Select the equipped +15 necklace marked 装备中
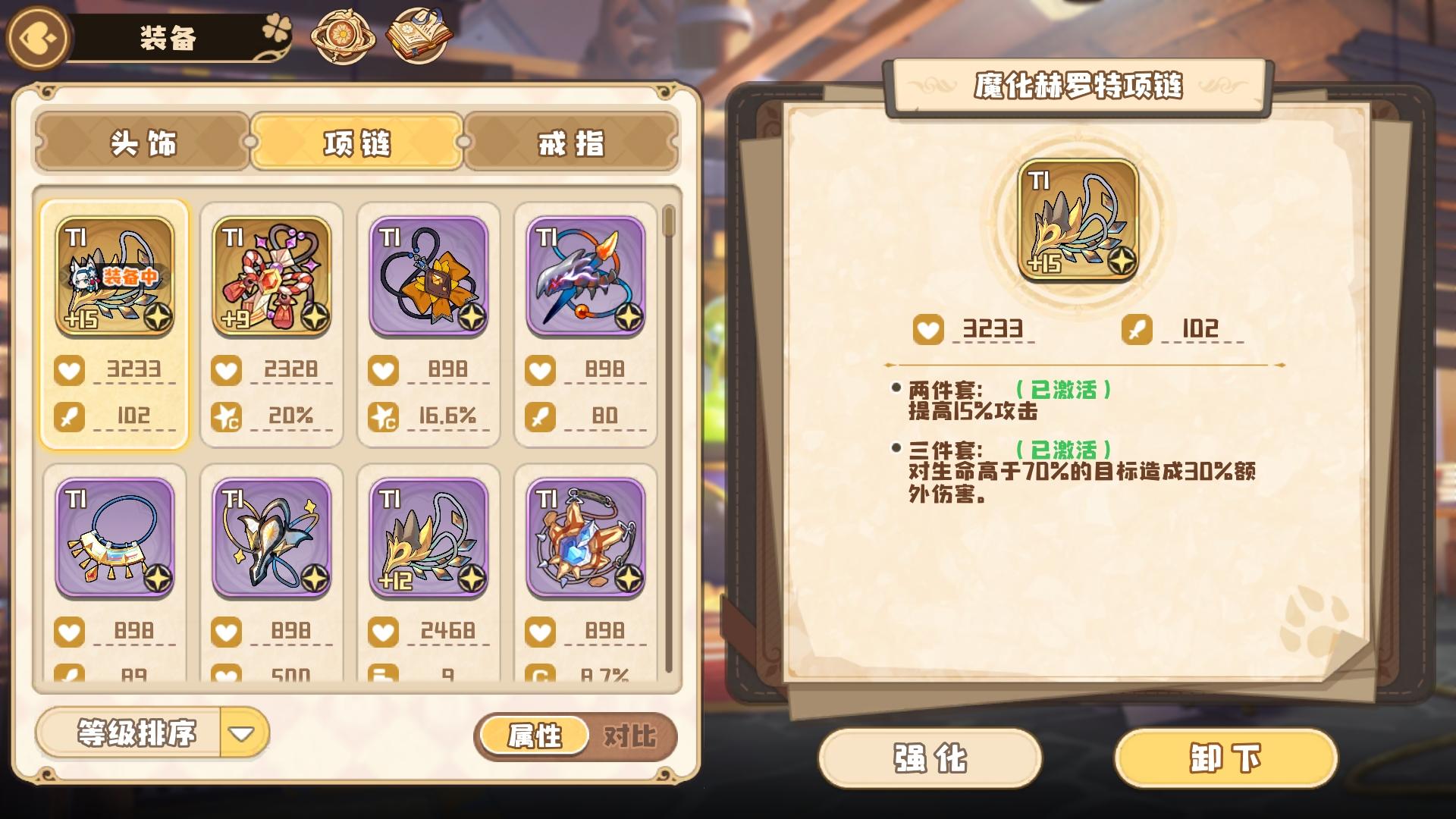Viewport: 1456px width, 819px height. pos(114,277)
